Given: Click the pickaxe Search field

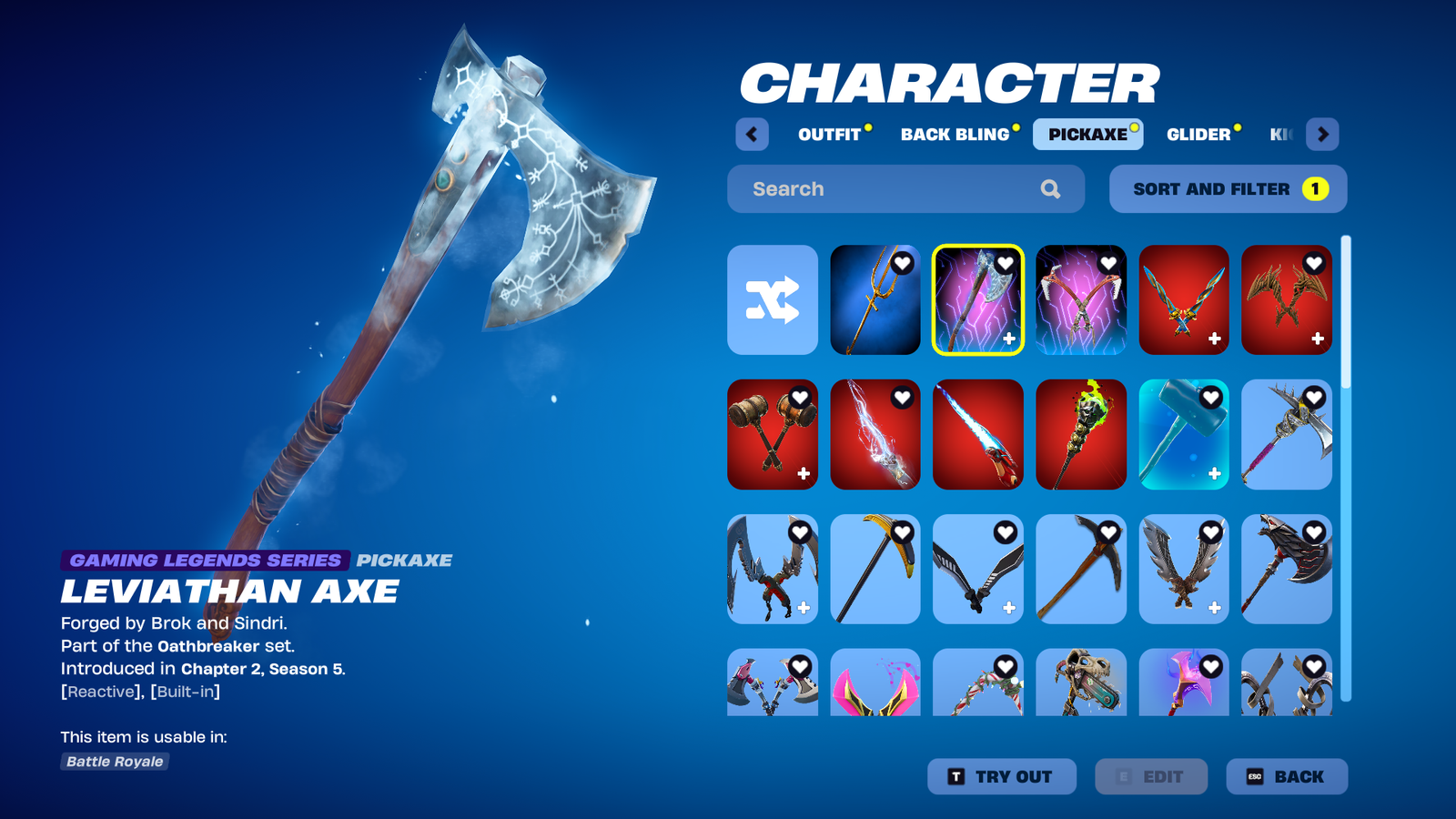Looking at the screenshot, I should 892,189.
